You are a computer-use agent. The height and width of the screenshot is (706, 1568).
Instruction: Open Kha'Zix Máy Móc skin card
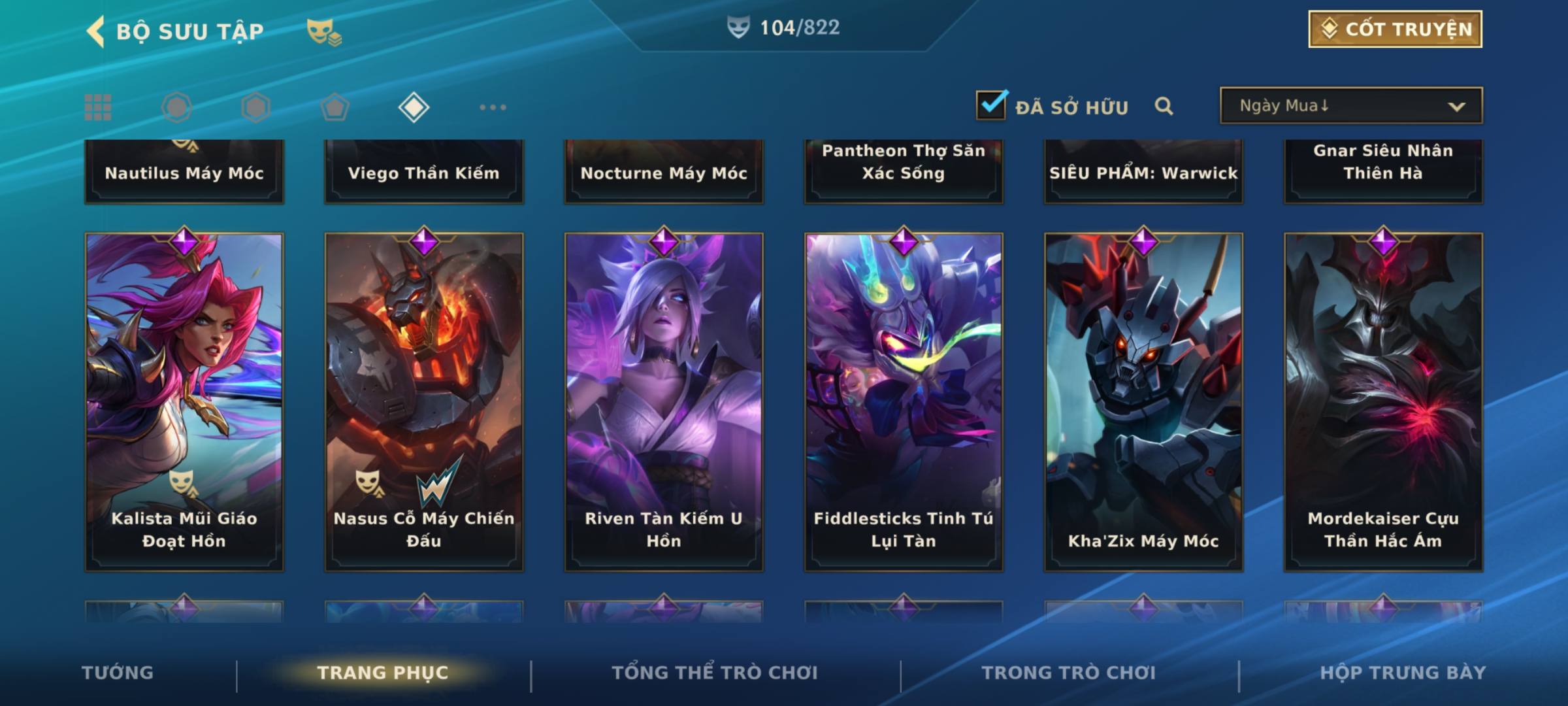pos(1143,401)
